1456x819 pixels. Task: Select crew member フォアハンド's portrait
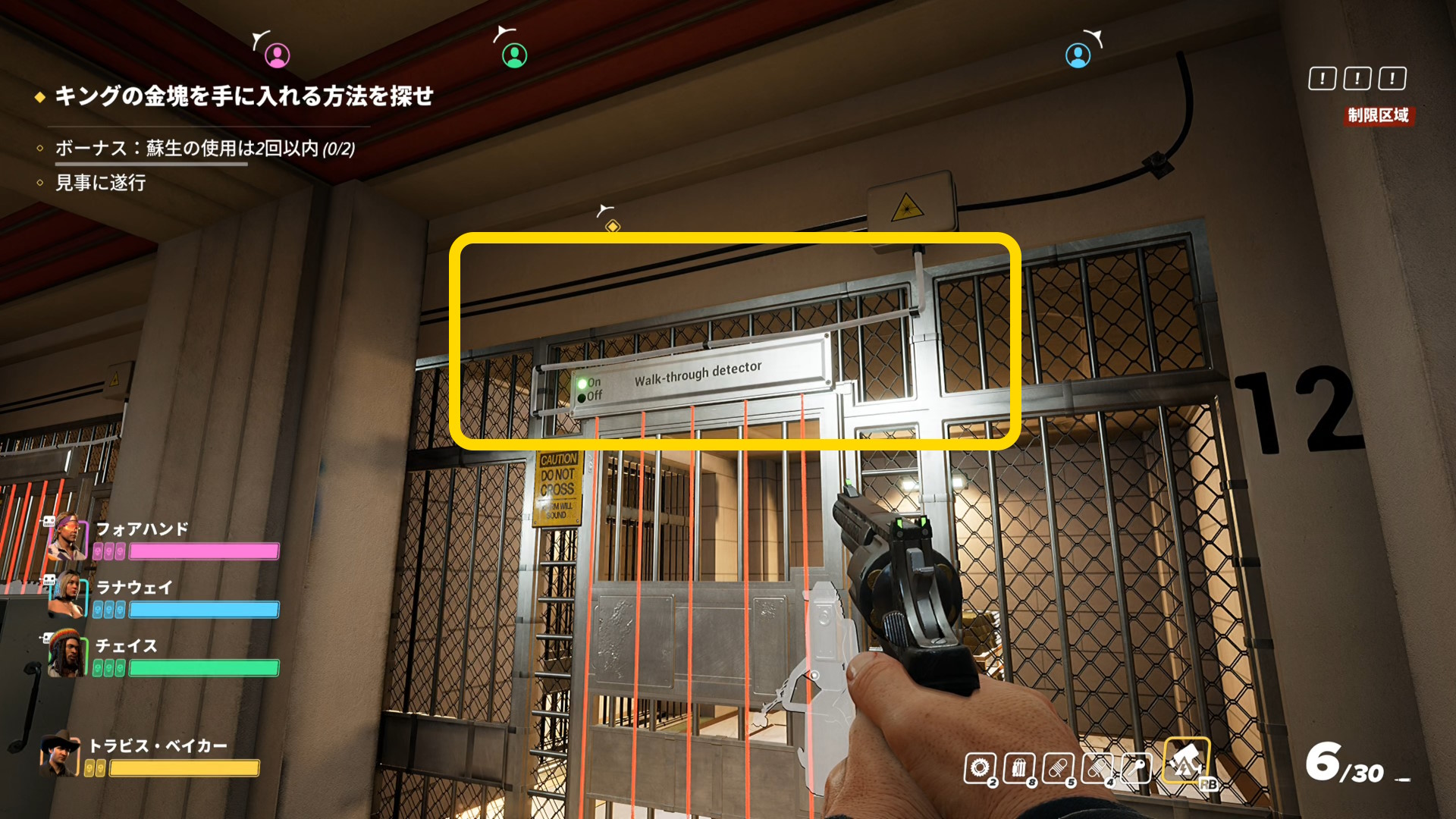coord(67,539)
